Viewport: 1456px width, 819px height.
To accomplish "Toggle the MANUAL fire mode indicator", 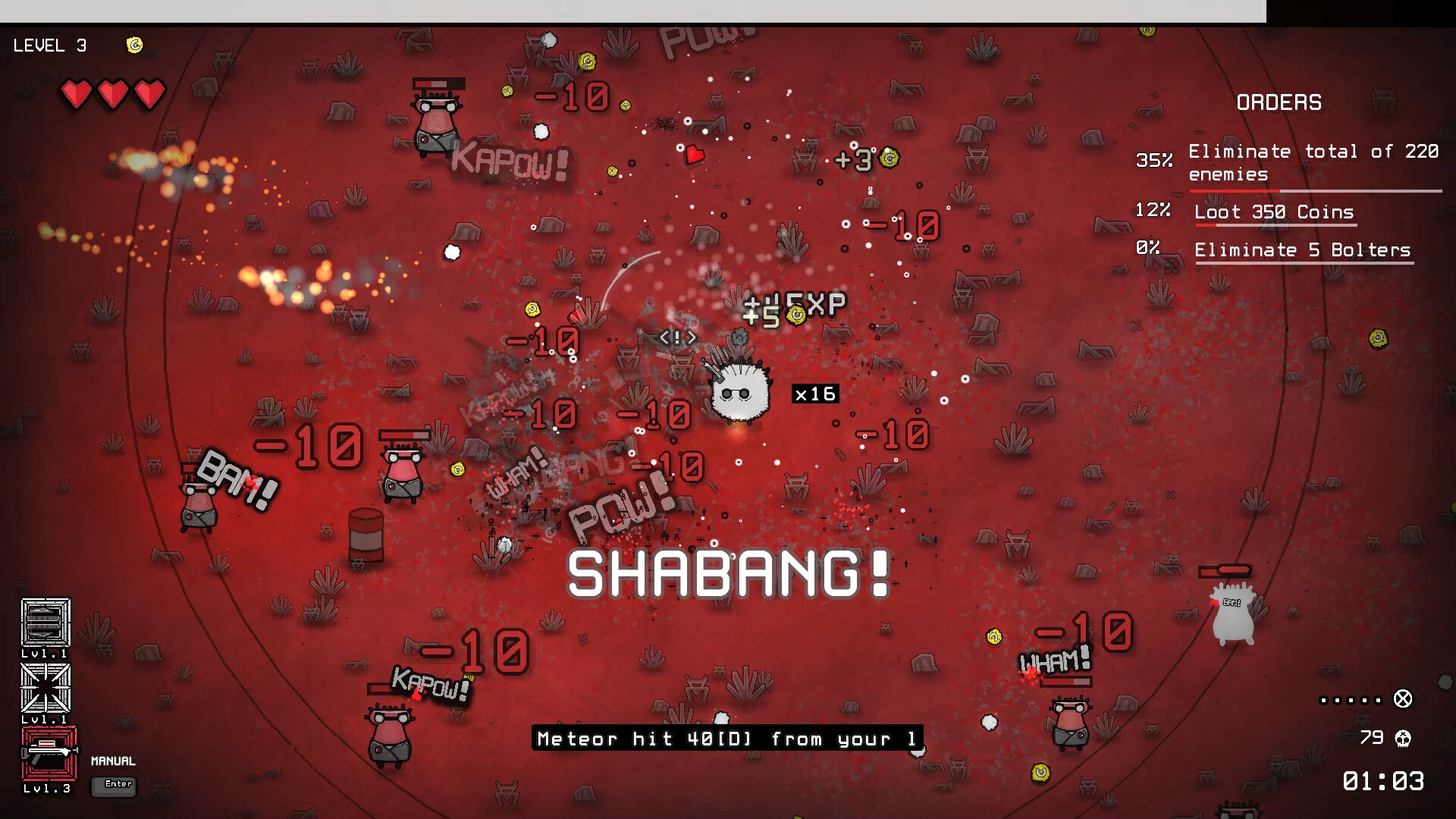I will (112, 761).
